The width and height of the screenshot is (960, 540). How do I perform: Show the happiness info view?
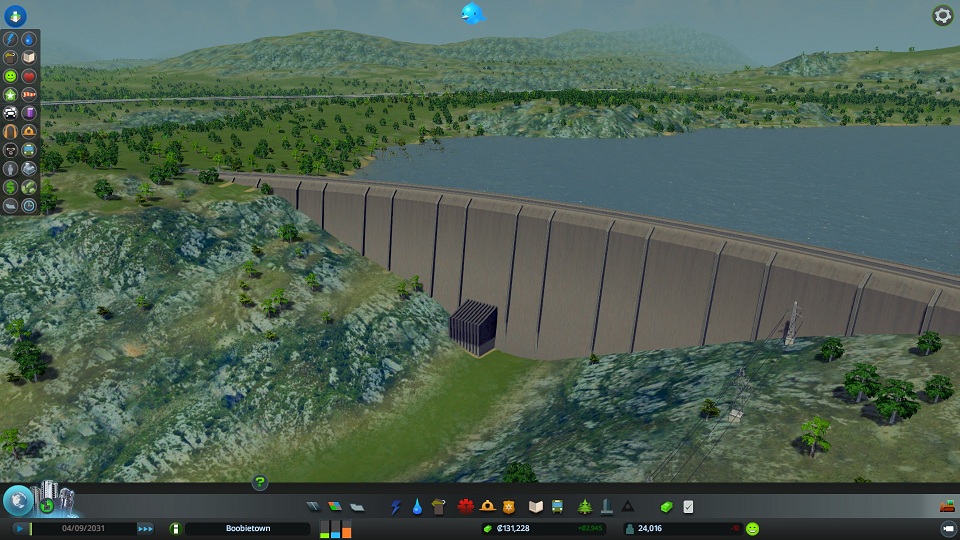(x=752, y=528)
